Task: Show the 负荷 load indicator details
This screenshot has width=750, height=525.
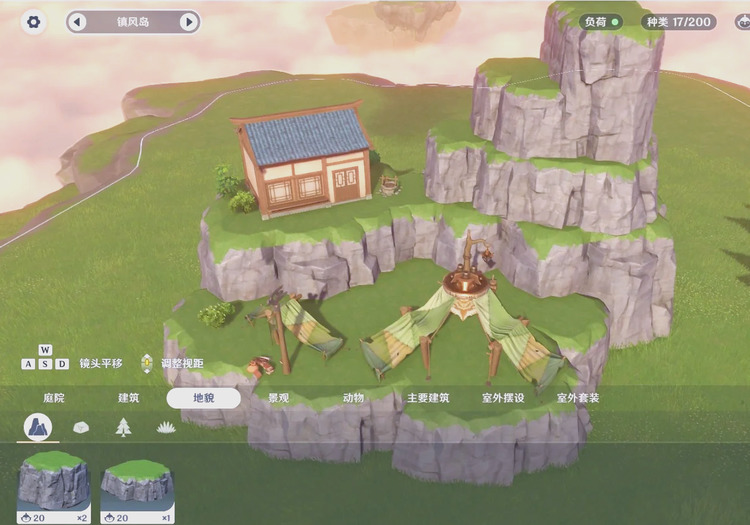Action: 601,21
